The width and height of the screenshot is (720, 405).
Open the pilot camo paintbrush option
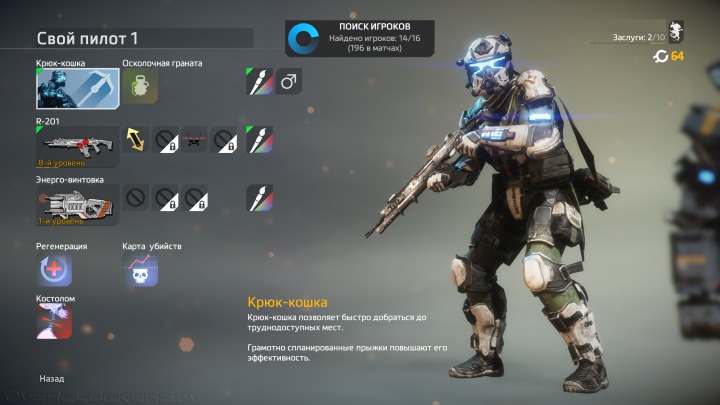(x=260, y=81)
